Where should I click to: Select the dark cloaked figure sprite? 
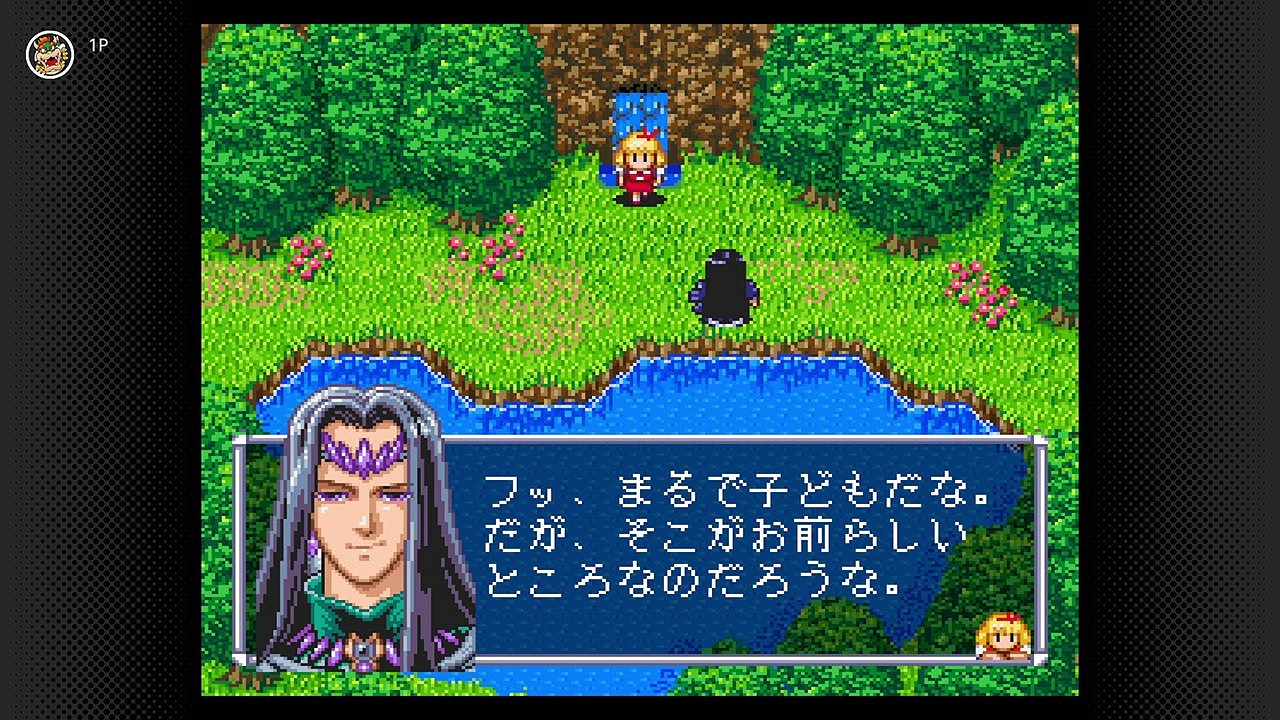(725, 285)
